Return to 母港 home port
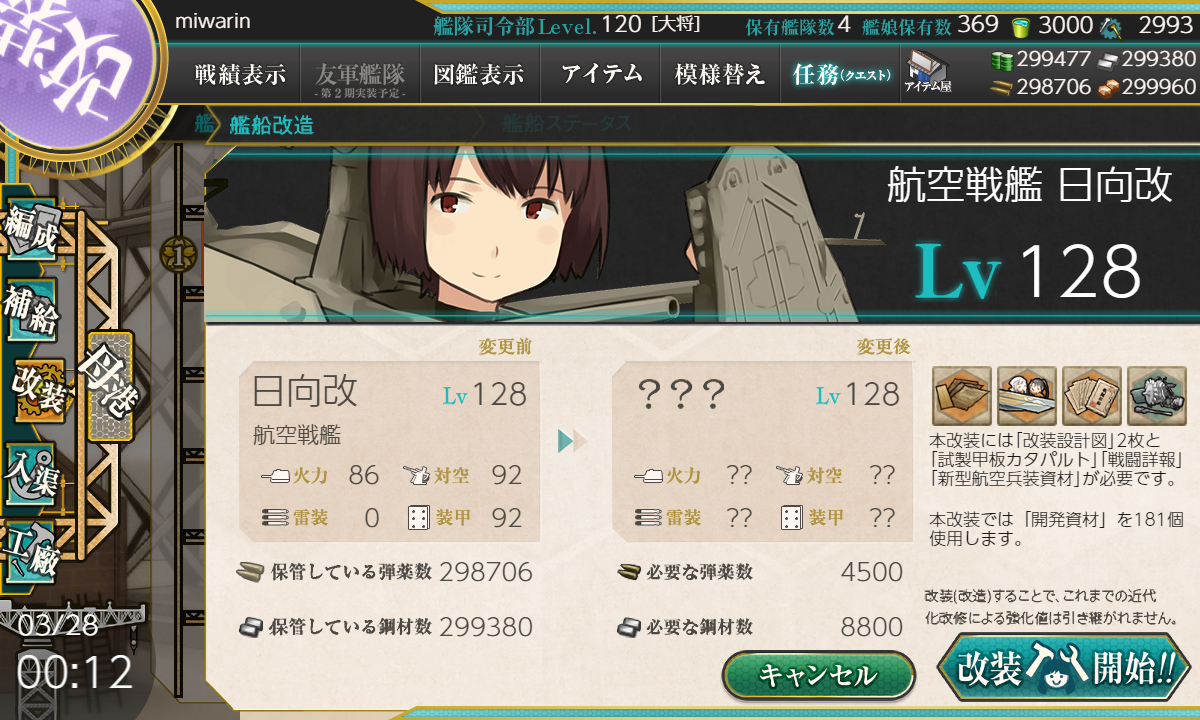 click(109, 385)
